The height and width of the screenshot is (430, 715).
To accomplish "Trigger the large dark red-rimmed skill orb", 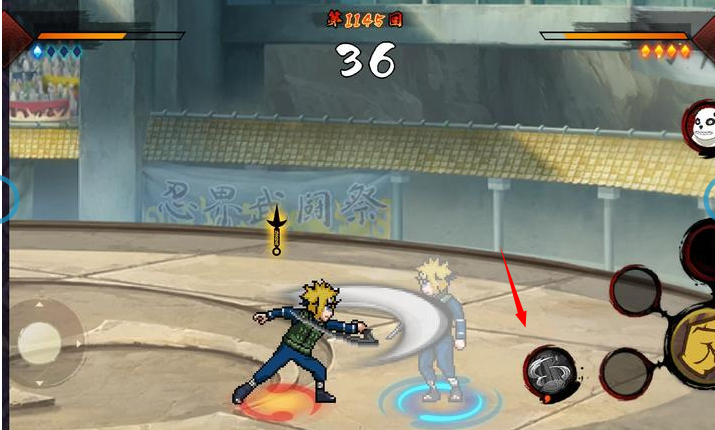I will click(701, 252).
